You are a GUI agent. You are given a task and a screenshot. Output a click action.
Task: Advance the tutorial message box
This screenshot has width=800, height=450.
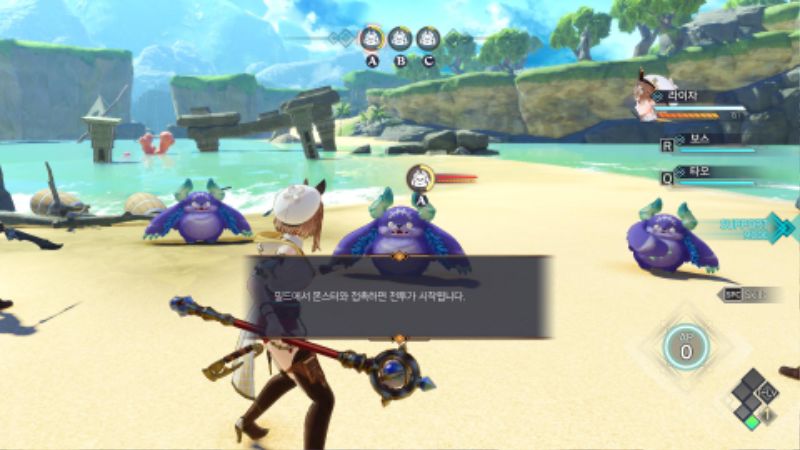click(399, 297)
